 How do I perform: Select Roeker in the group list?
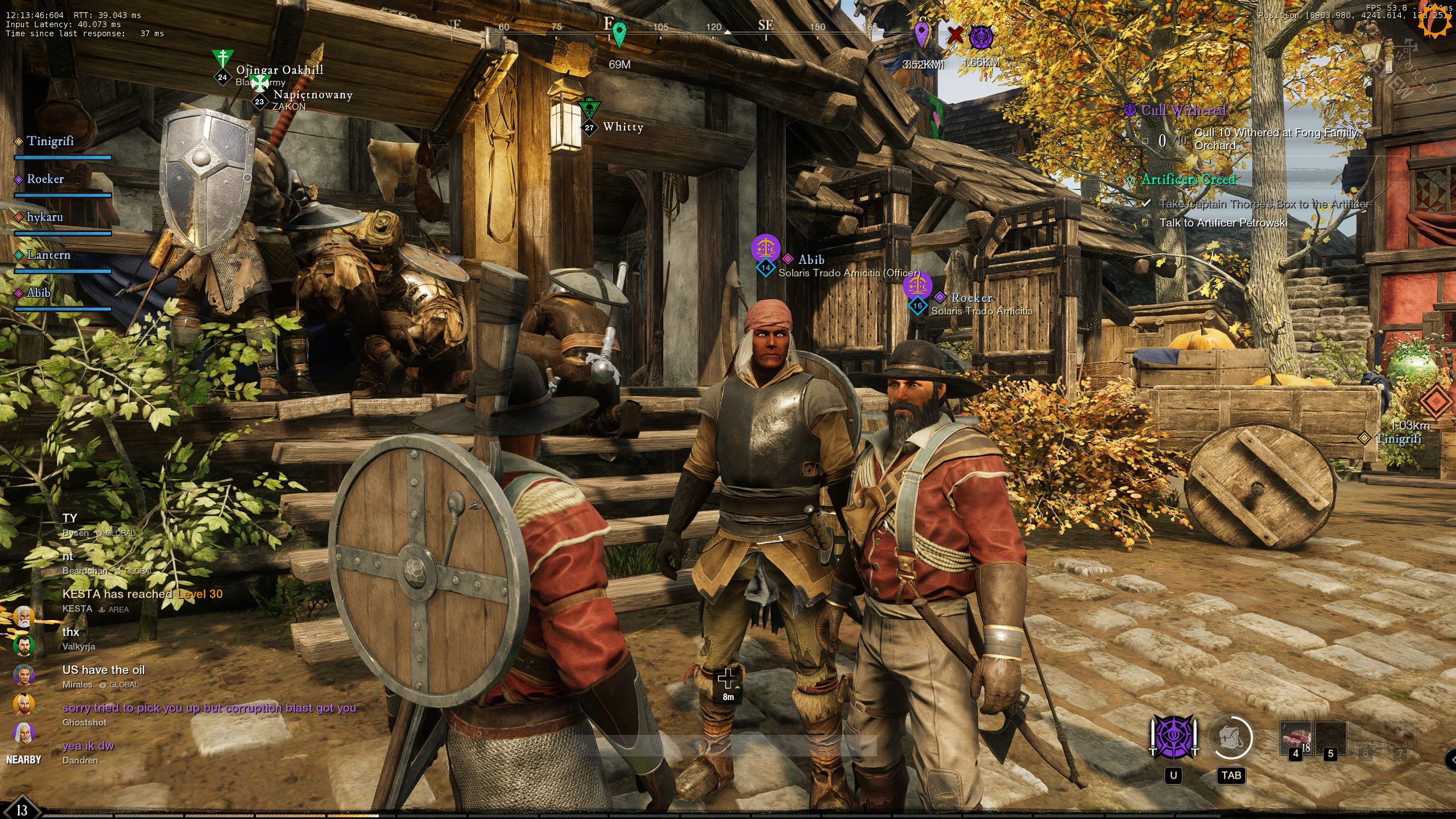45,179
